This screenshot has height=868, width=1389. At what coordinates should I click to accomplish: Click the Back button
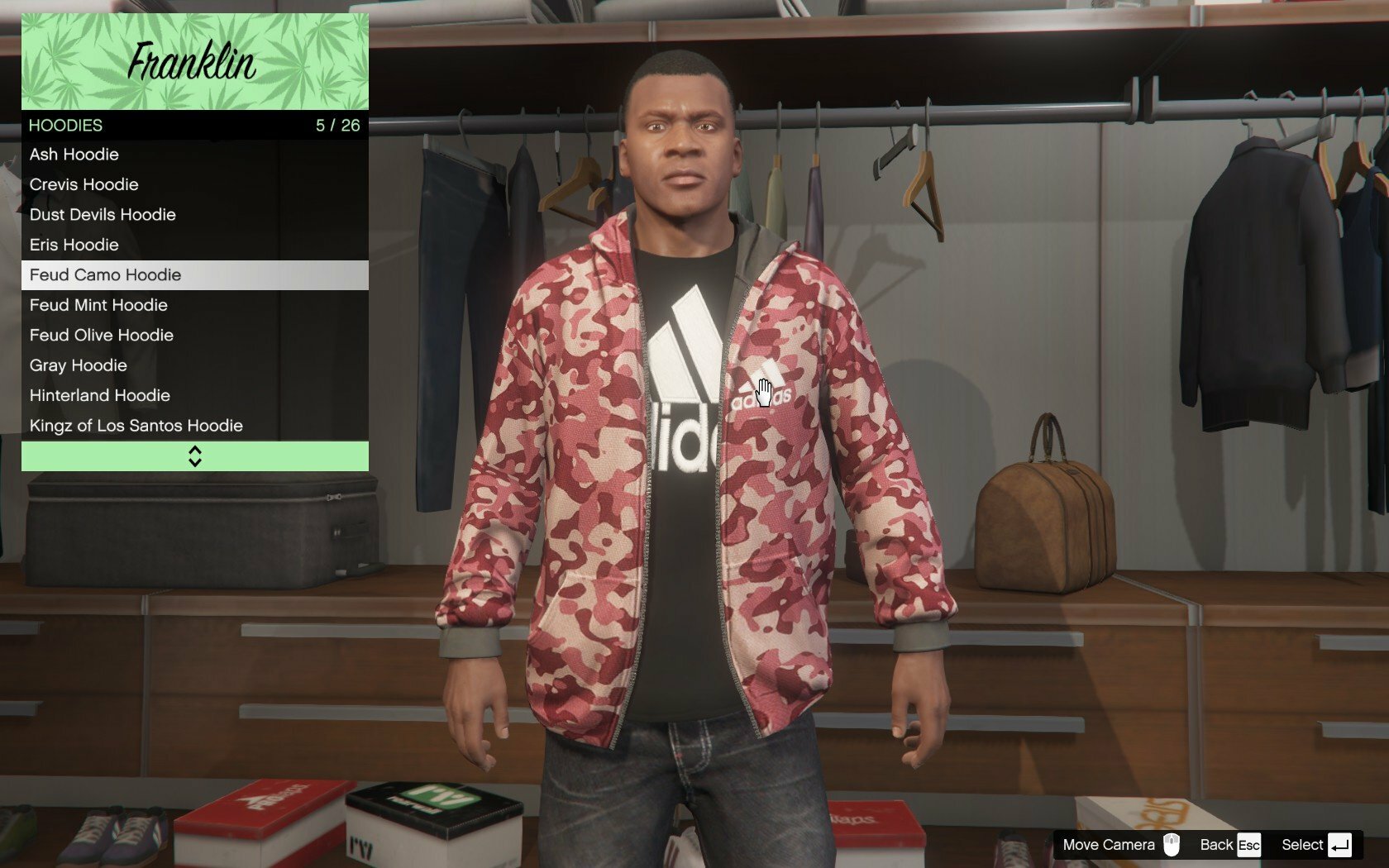tap(1229, 845)
